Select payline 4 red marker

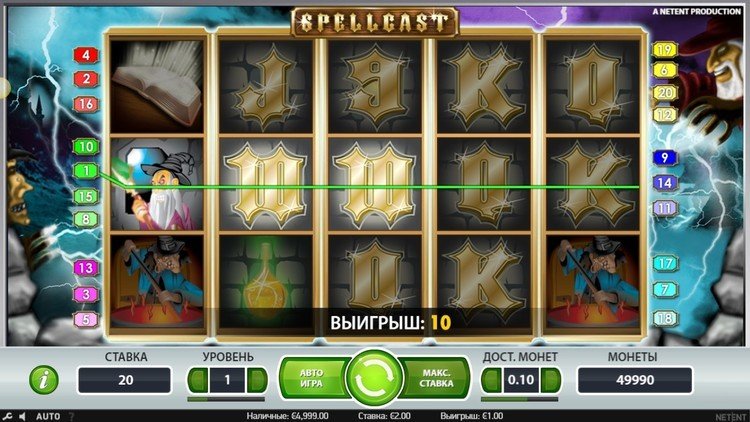point(86,55)
